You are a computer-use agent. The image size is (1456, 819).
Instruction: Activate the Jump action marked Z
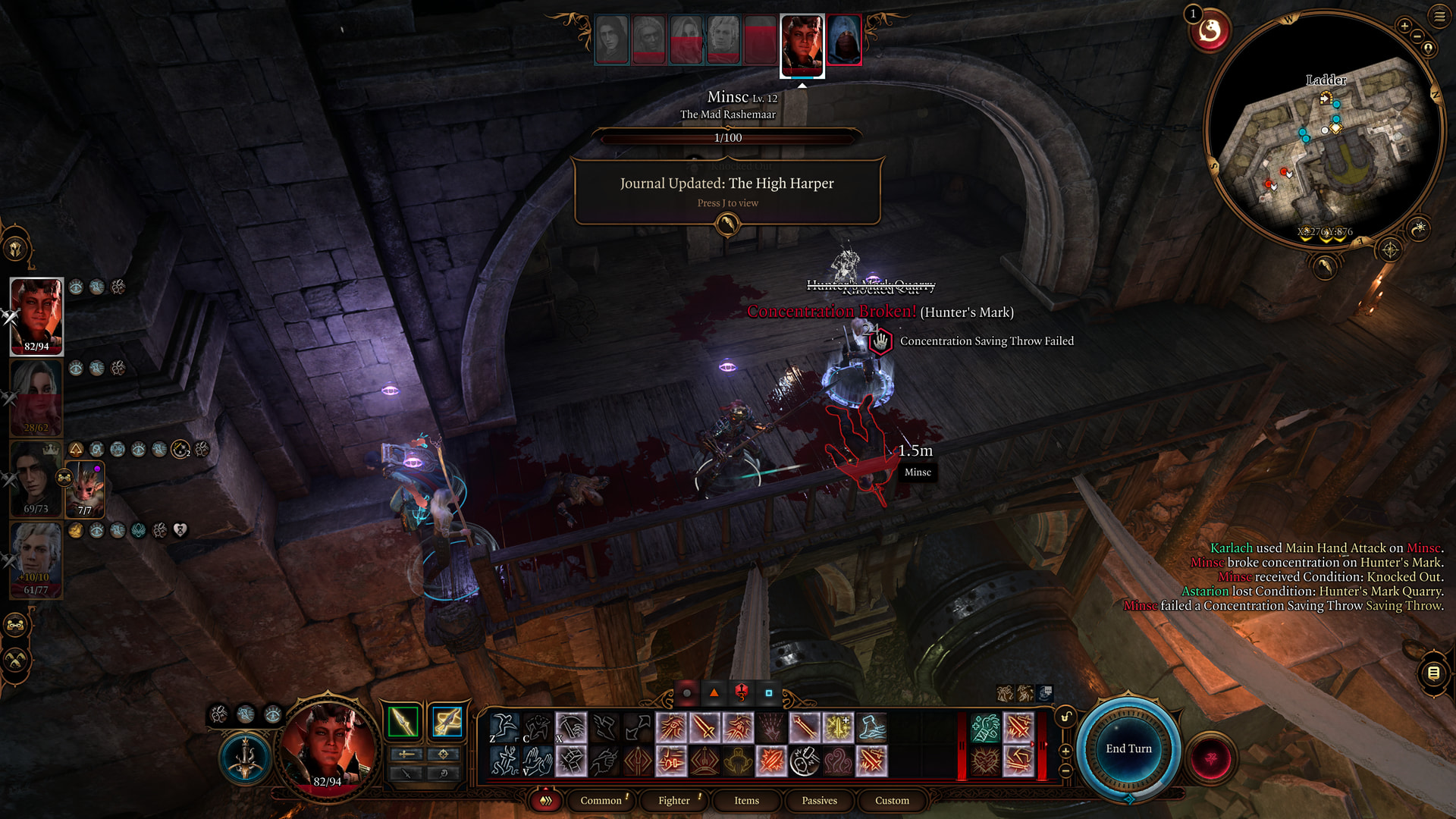[x=504, y=727]
